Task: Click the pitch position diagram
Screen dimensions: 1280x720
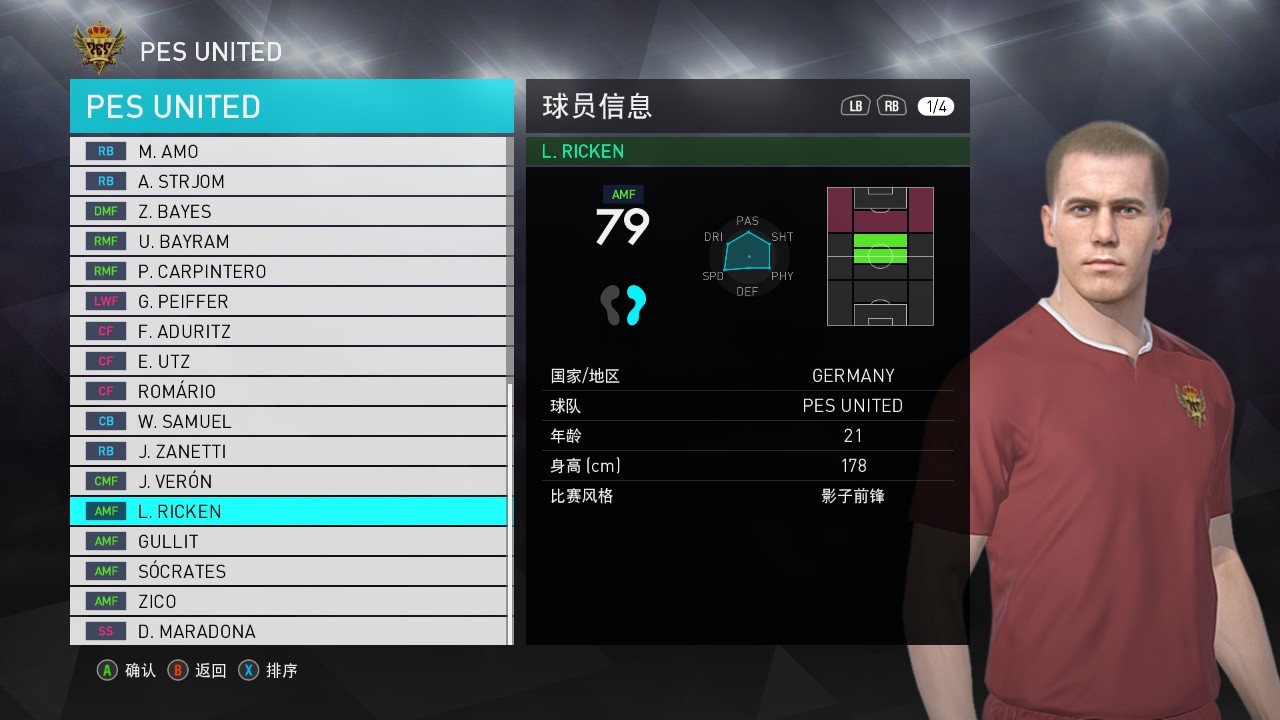Action: click(880, 256)
